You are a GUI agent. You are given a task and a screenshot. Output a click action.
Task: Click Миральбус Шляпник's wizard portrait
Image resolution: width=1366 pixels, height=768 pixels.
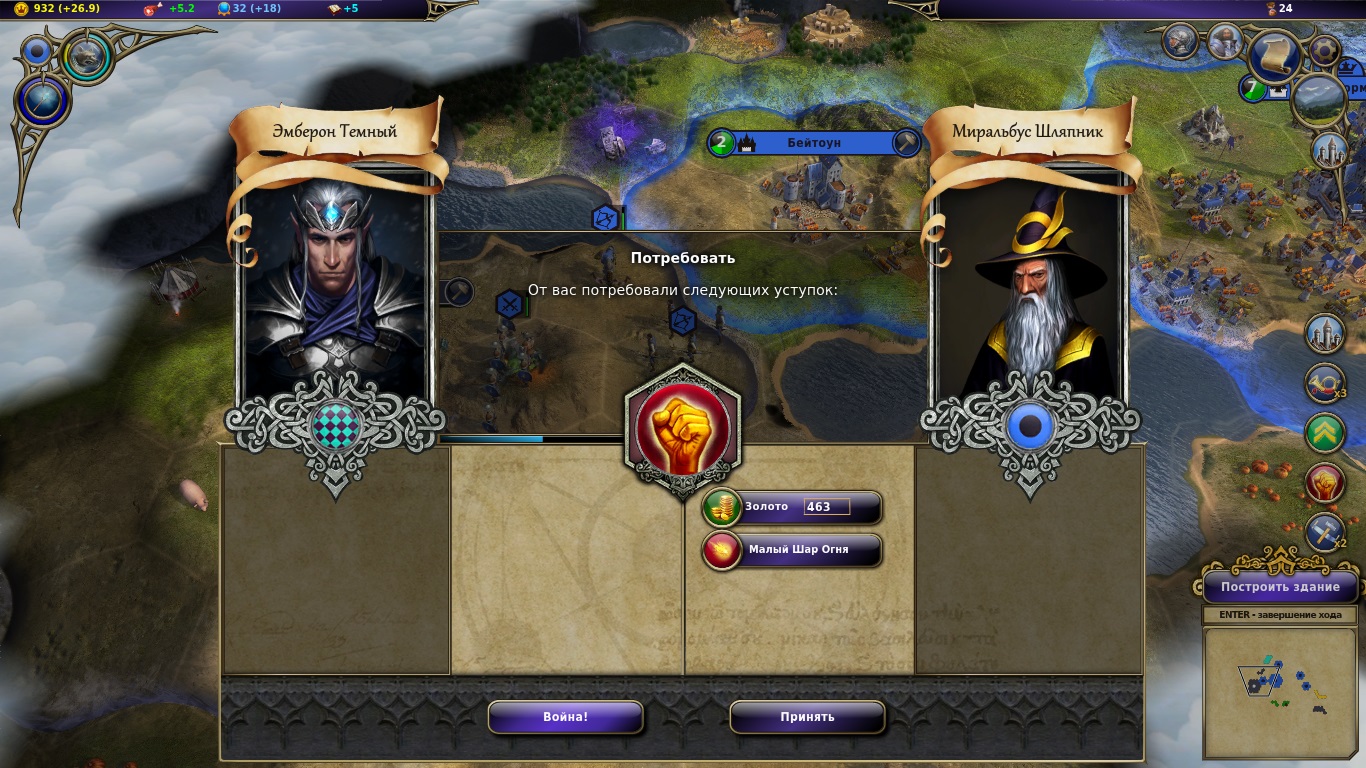tap(1030, 290)
